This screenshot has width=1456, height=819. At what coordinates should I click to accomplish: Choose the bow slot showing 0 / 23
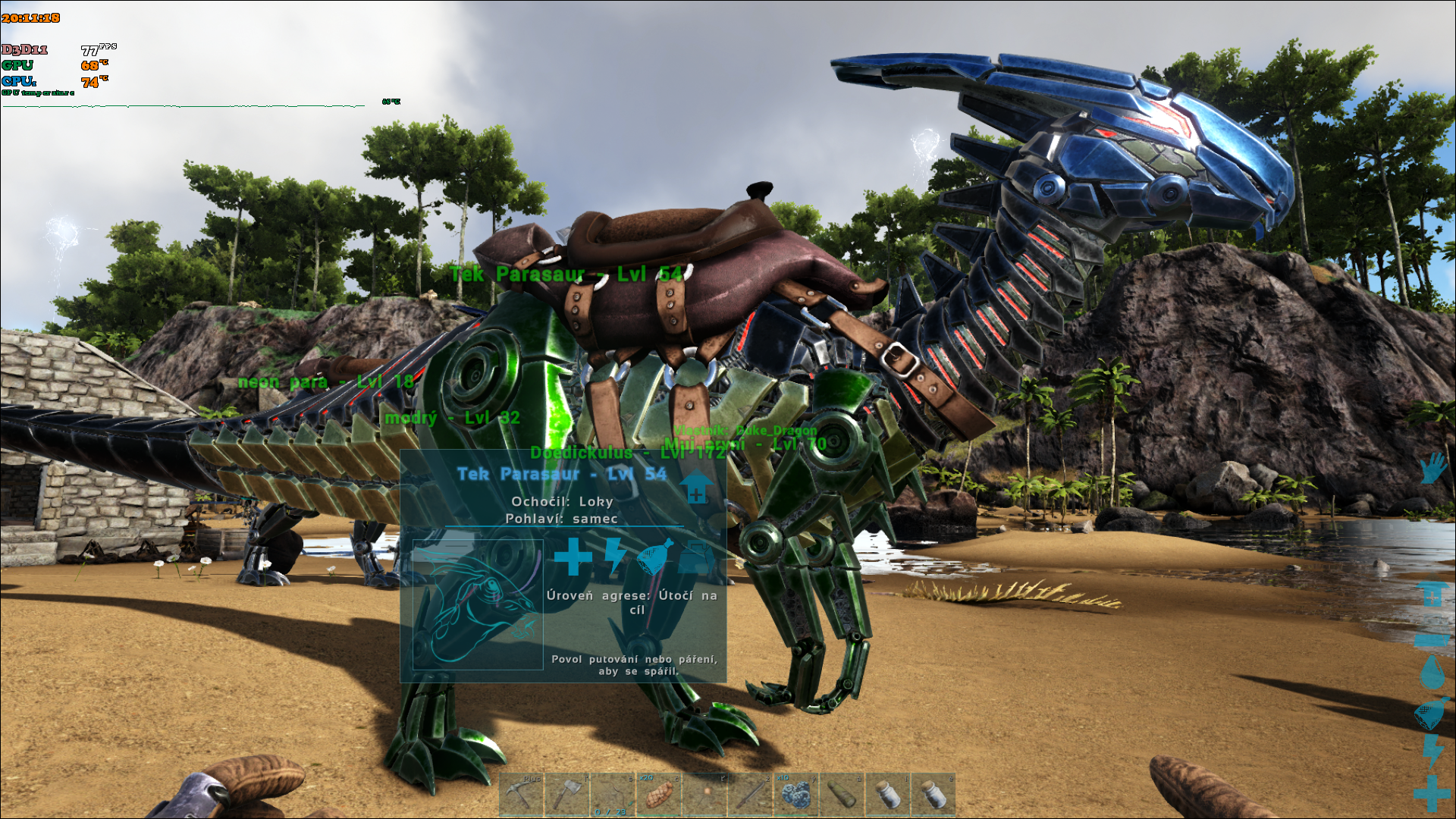[613, 794]
